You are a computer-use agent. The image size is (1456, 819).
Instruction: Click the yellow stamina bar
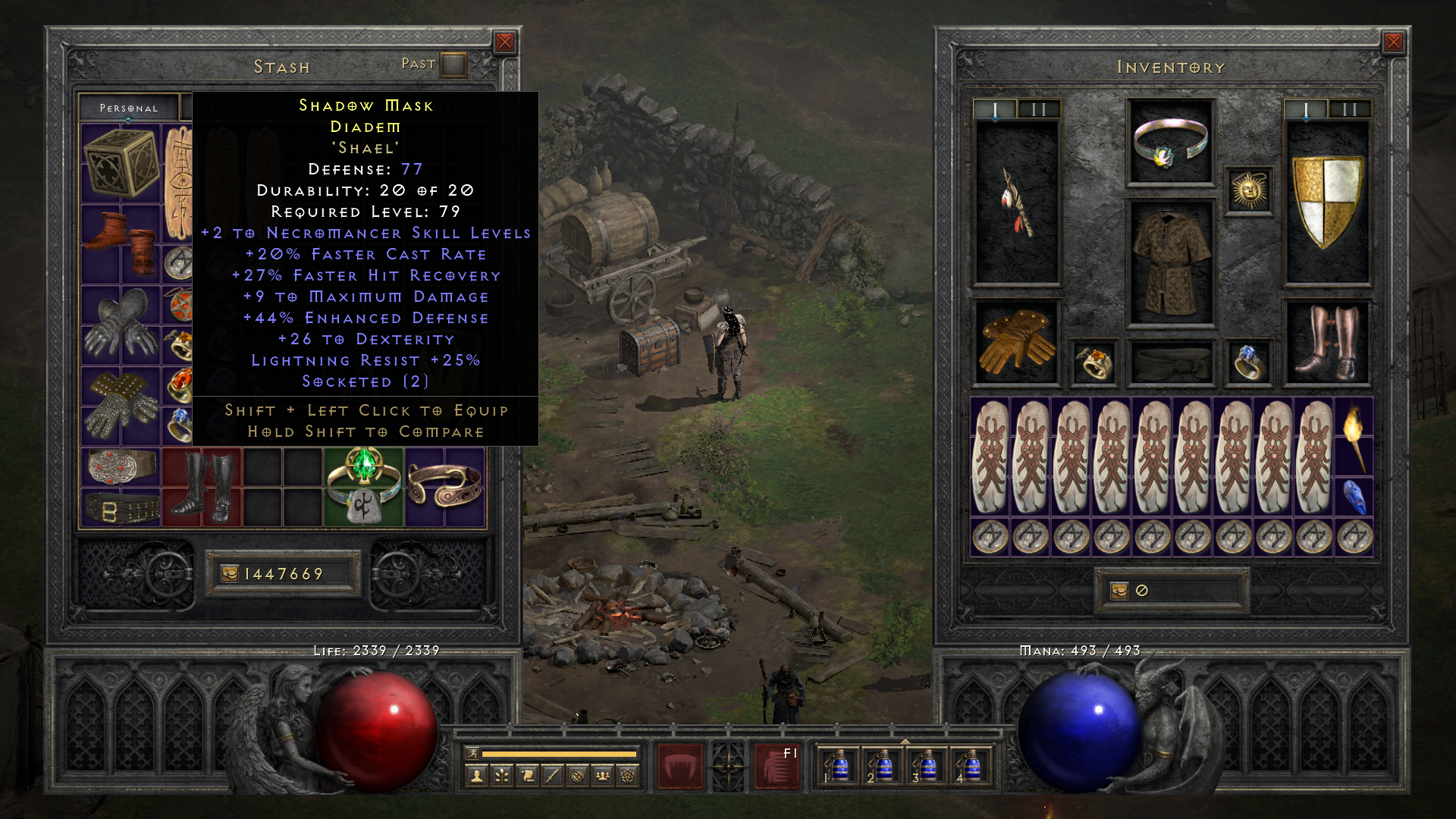[x=561, y=752]
